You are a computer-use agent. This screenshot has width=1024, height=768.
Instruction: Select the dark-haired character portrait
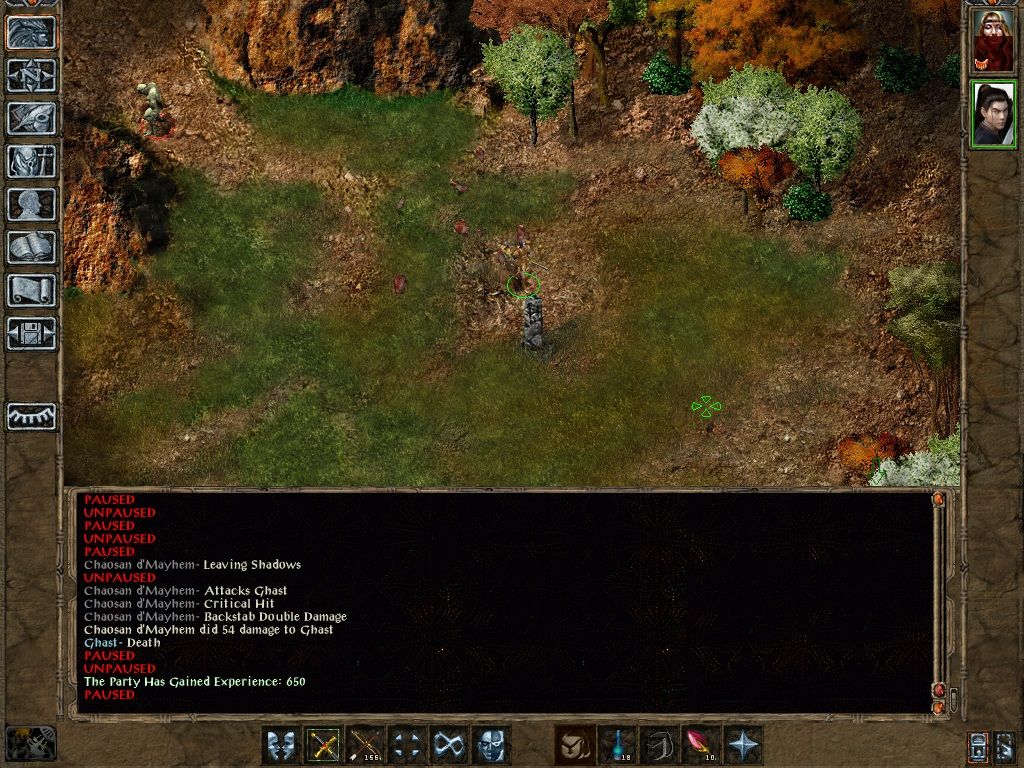pos(992,114)
